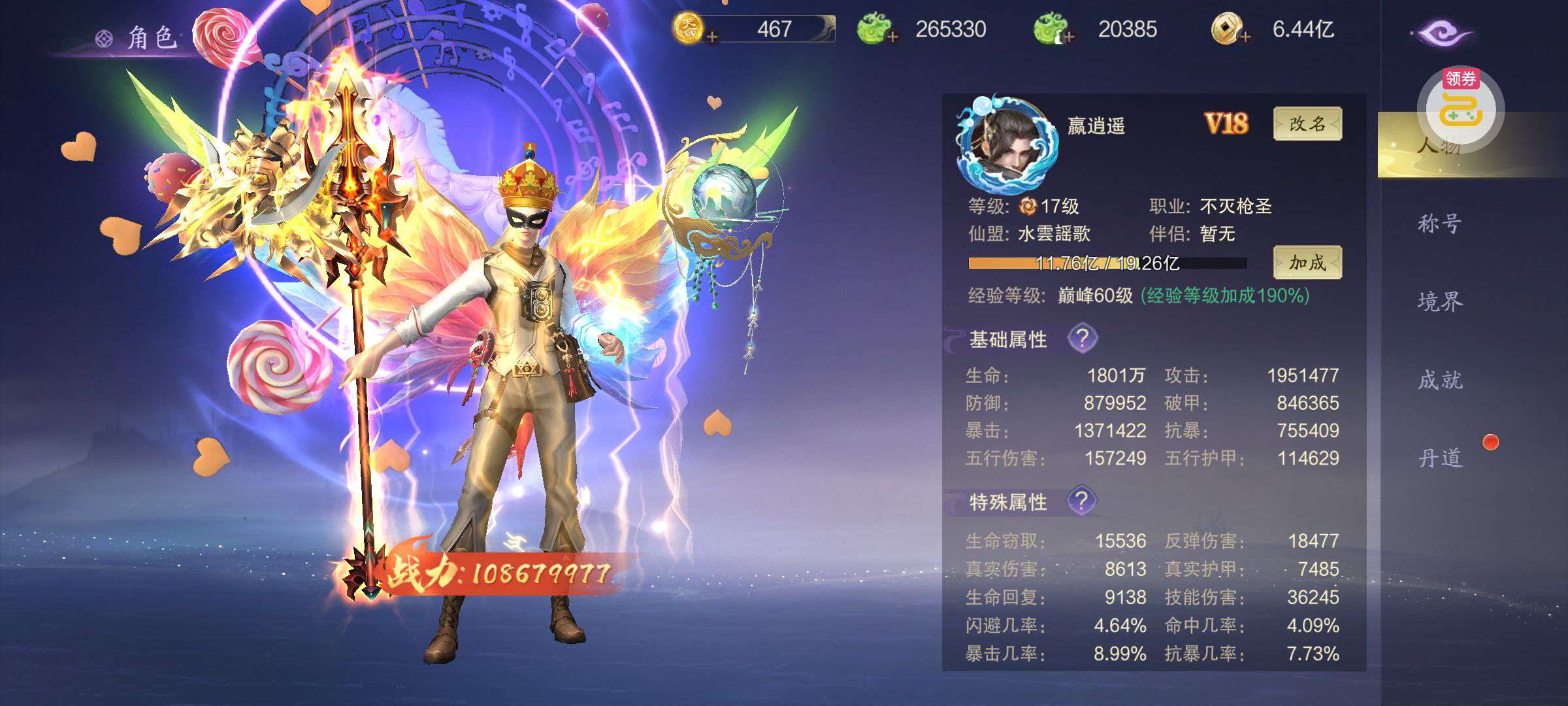Open the 境界 realm tab
Screen dimensions: 1568x706
point(1439,302)
